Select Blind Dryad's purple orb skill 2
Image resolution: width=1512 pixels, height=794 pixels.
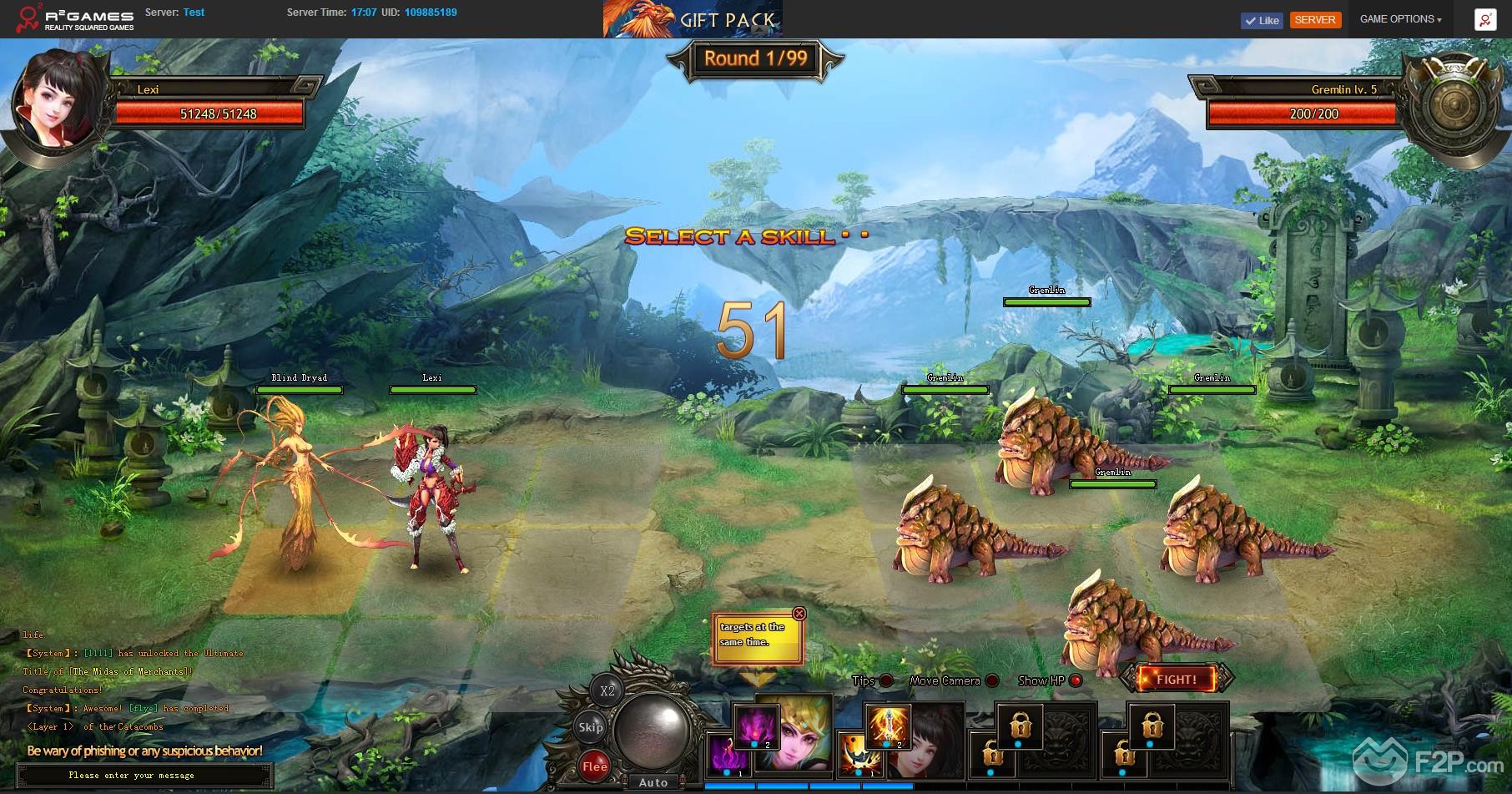tap(755, 727)
